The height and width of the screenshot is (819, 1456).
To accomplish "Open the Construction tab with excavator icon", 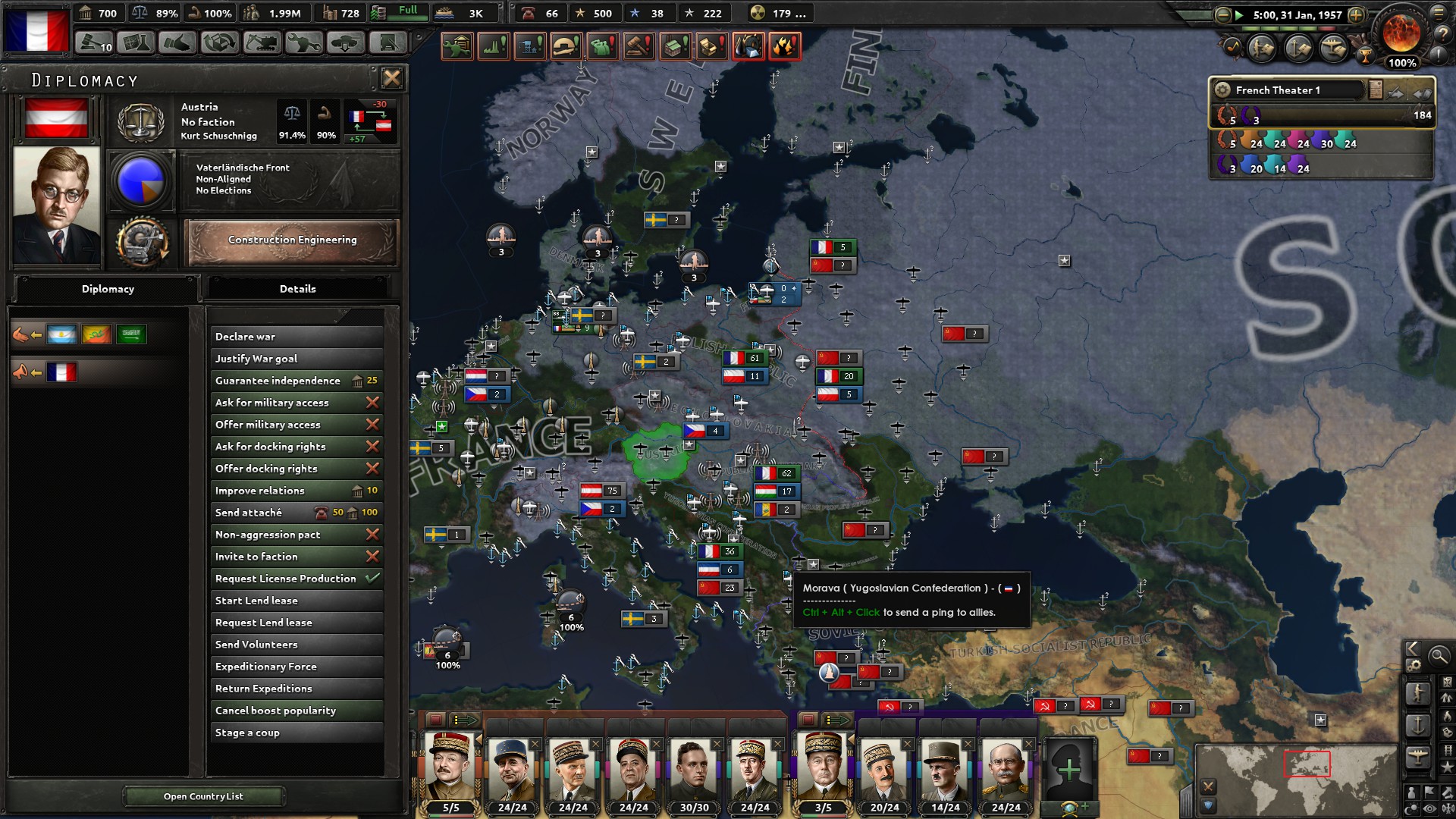I will pyautogui.click(x=262, y=44).
